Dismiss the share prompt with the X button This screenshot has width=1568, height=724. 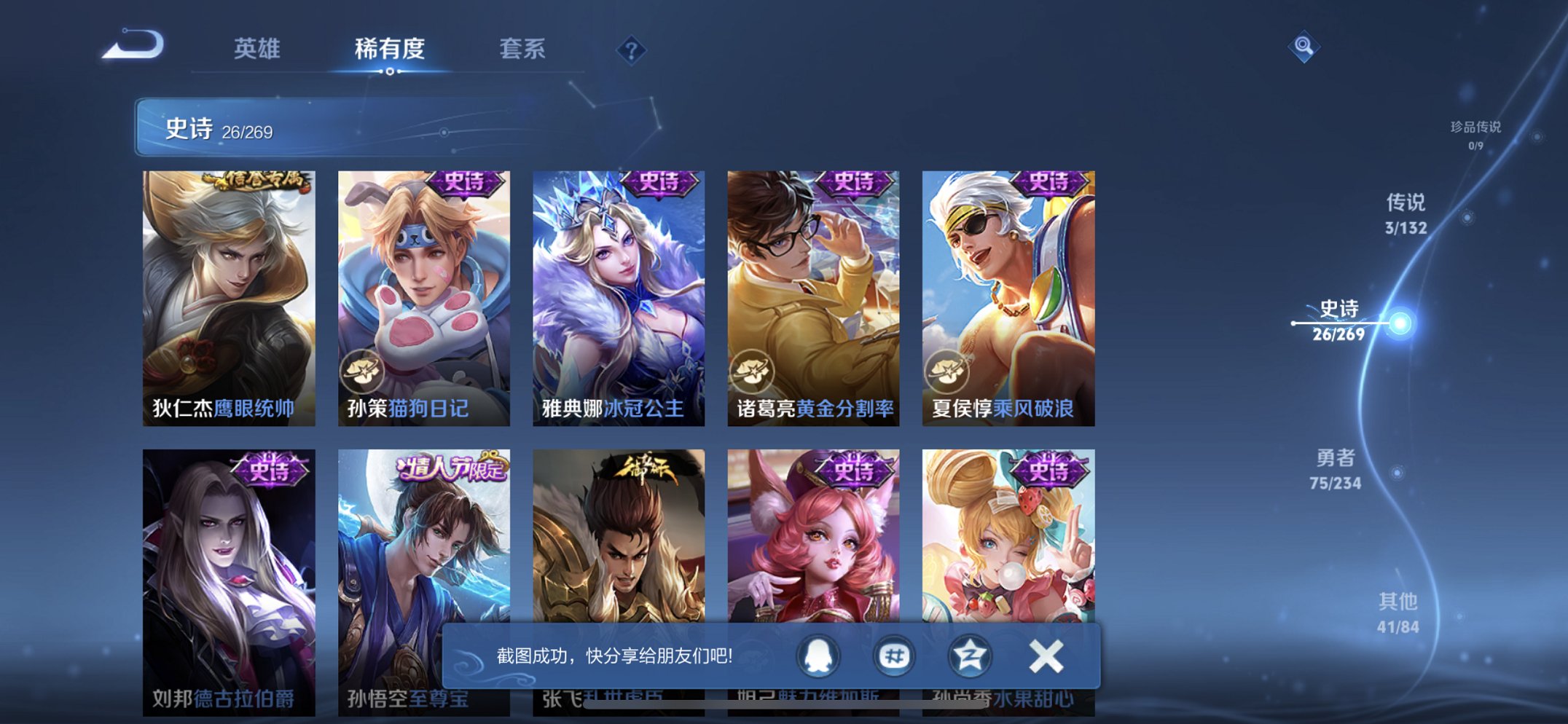tap(1048, 655)
